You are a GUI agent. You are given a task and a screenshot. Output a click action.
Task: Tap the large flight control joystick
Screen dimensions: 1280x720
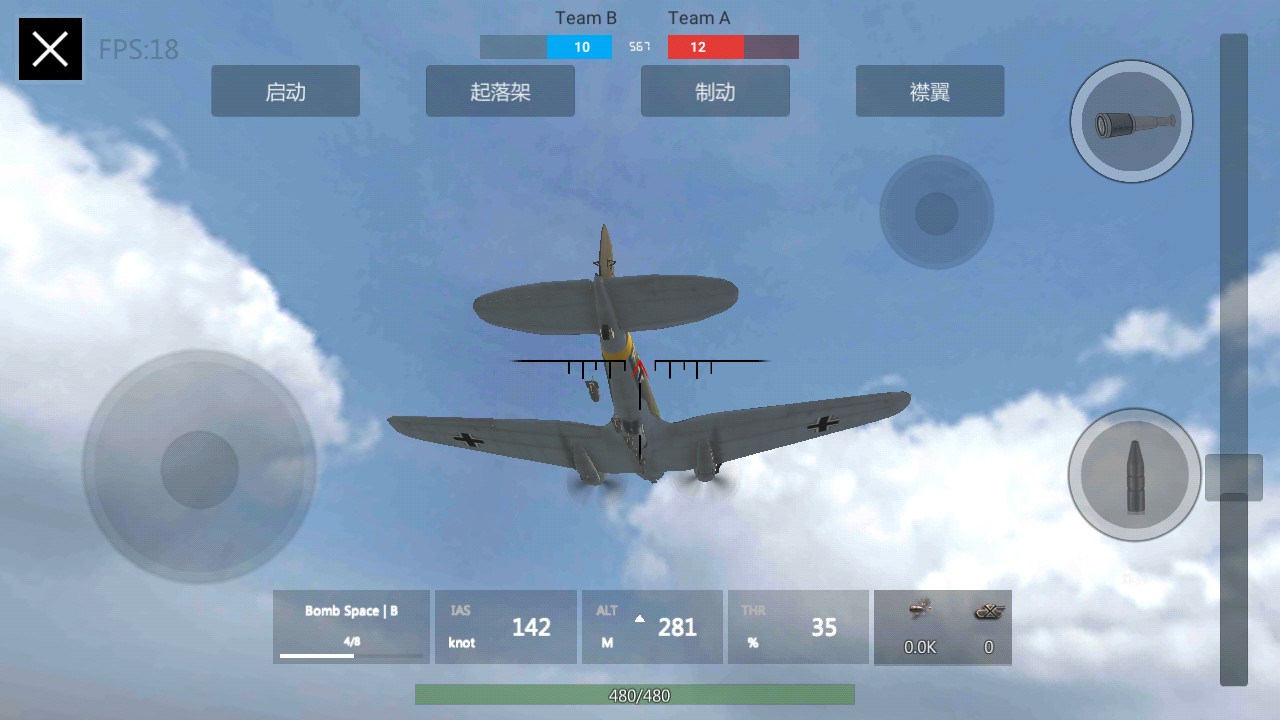pos(200,468)
